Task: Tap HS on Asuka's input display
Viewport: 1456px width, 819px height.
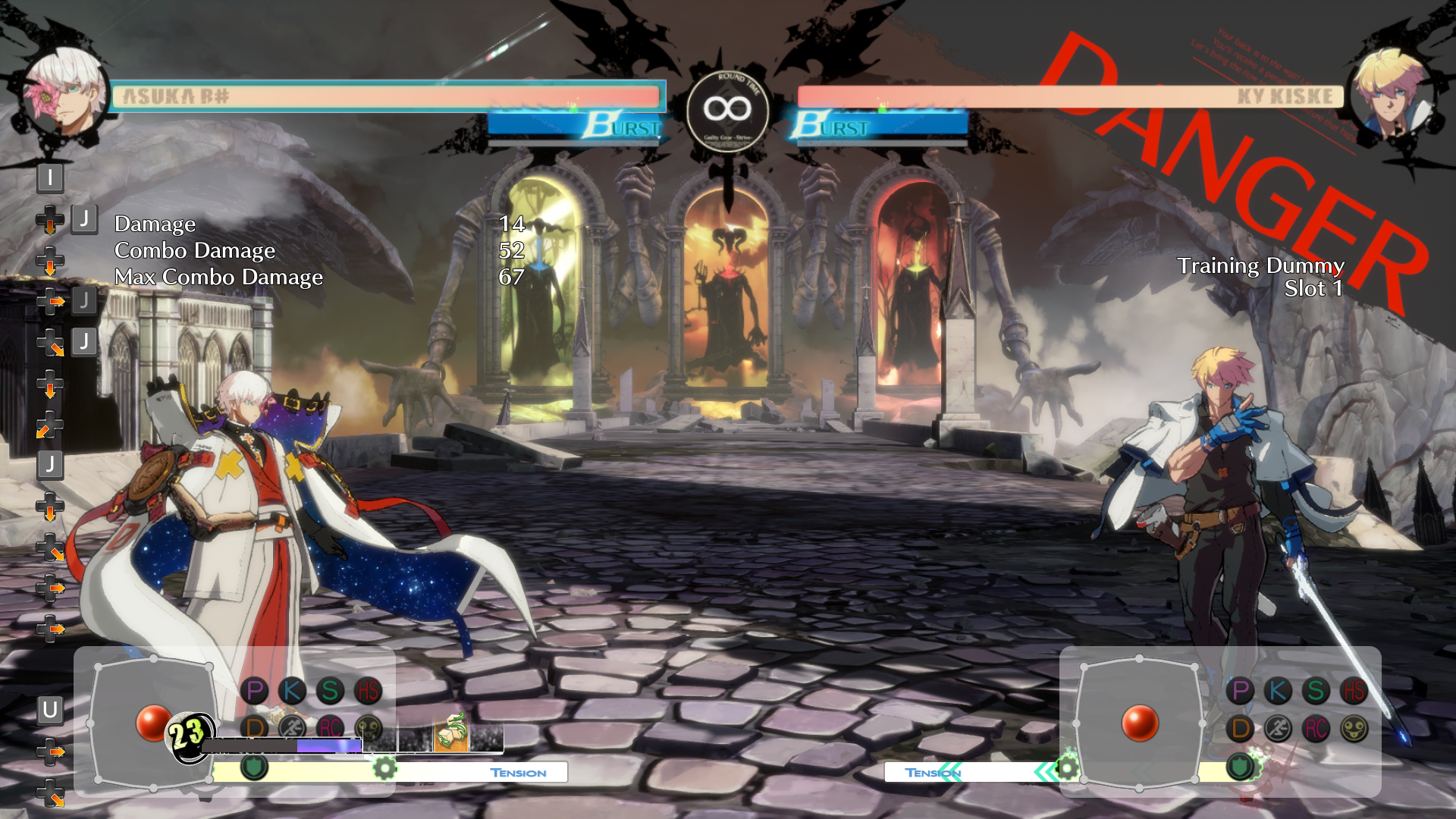Action: tap(369, 691)
